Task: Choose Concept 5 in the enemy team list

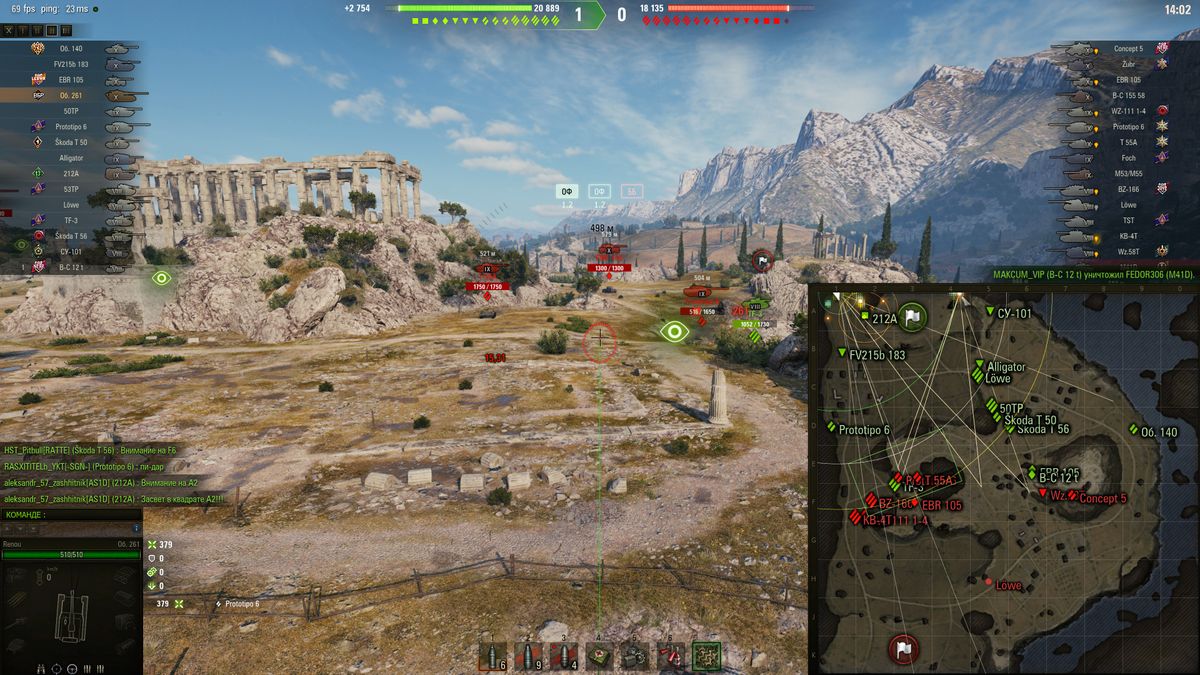Action: coord(1127,48)
